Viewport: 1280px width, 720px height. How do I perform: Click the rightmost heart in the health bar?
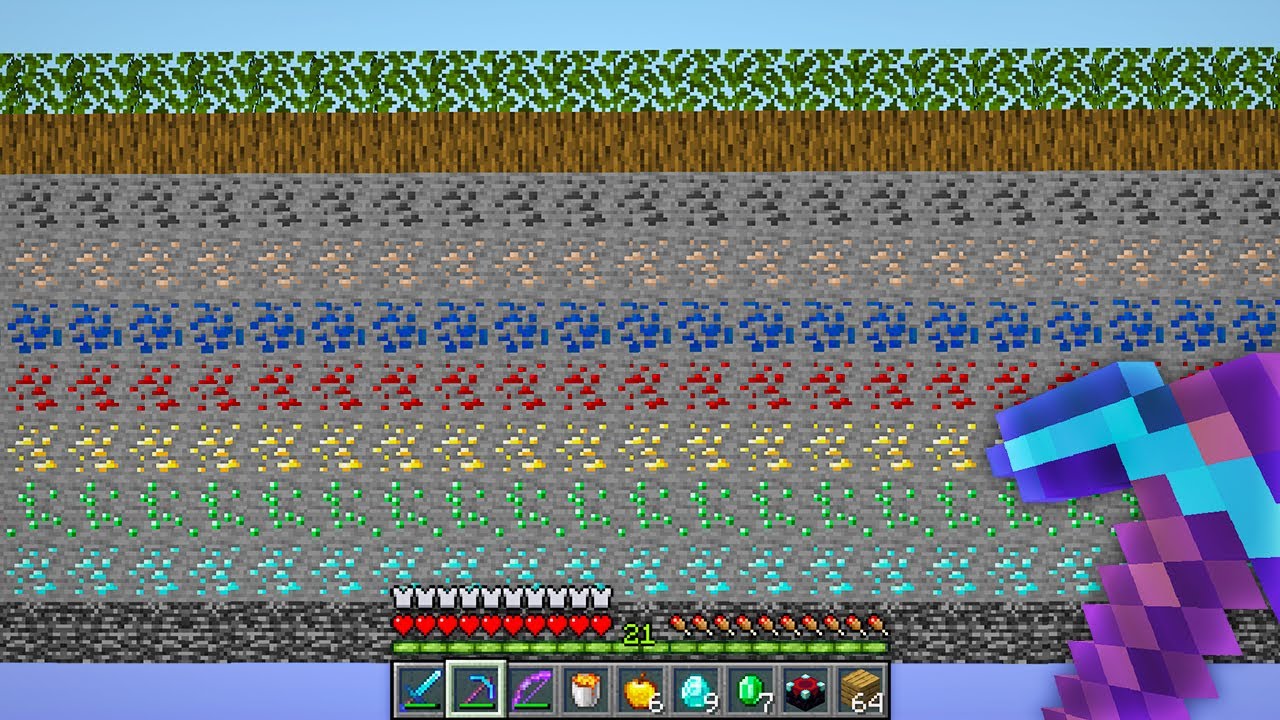[600, 622]
